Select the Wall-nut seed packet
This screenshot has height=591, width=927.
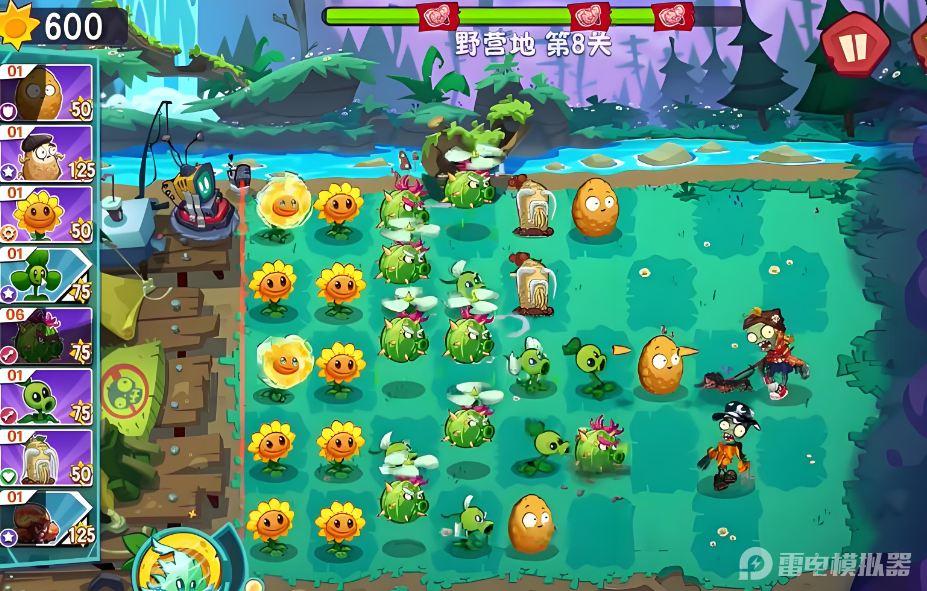(48, 93)
